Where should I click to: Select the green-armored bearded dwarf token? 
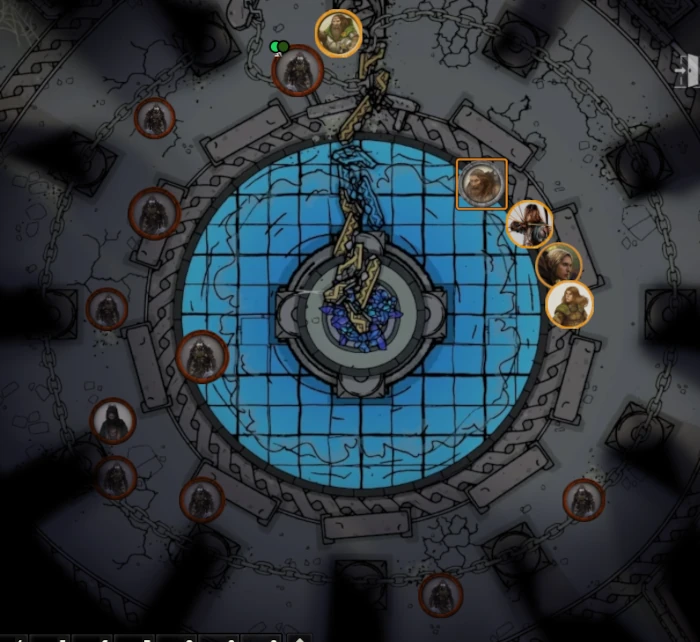(339, 33)
